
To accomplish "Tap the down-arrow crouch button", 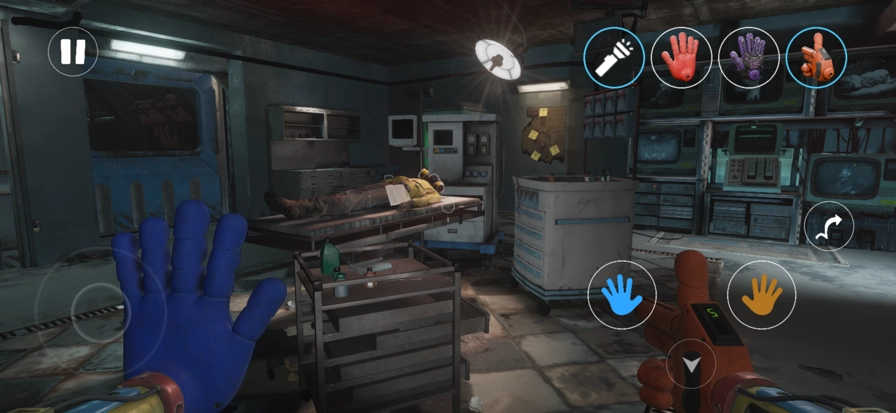I will click(x=691, y=366).
